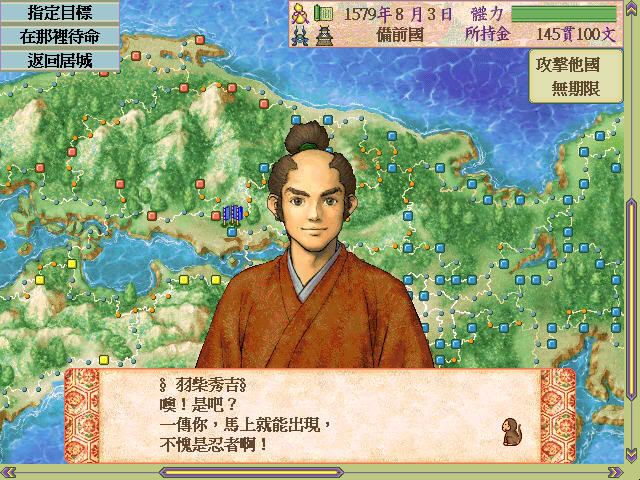Viewport: 640px width, 480px height.
Task: Choose the 指定目標 command
Action: [x=59, y=12]
